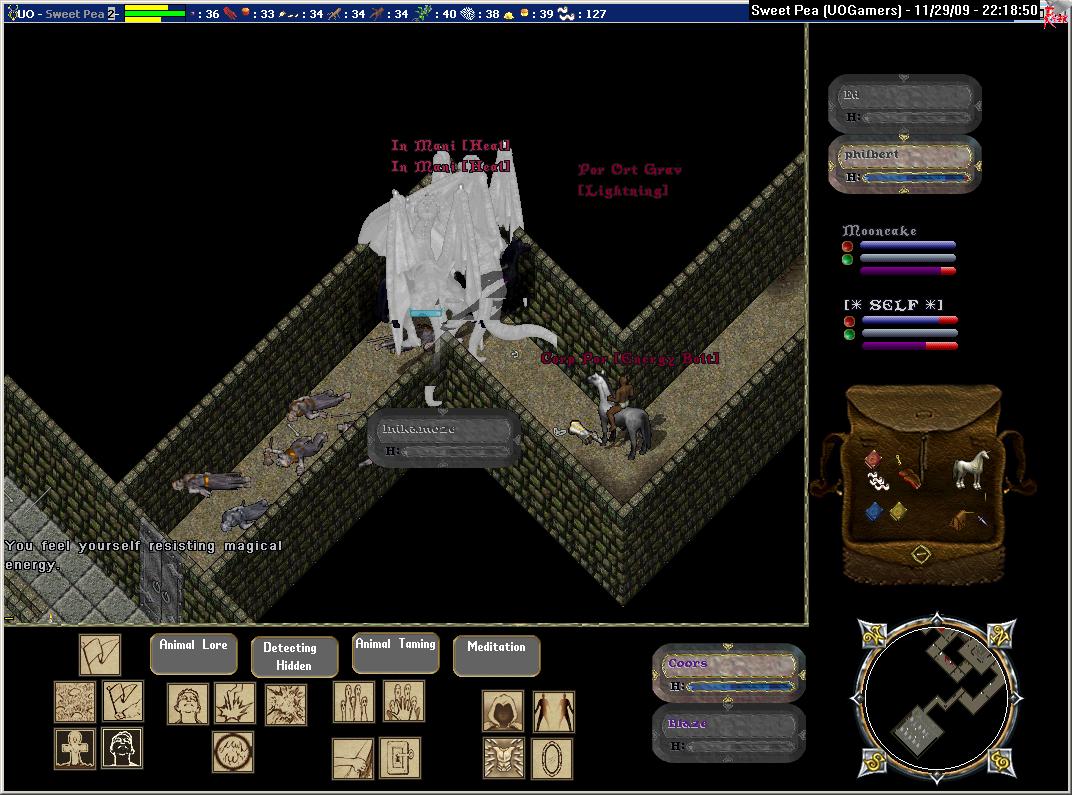Screen dimensions: 1072x795
Task: Pick the blue spellbook in the backpack
Action: click(874, 512)
